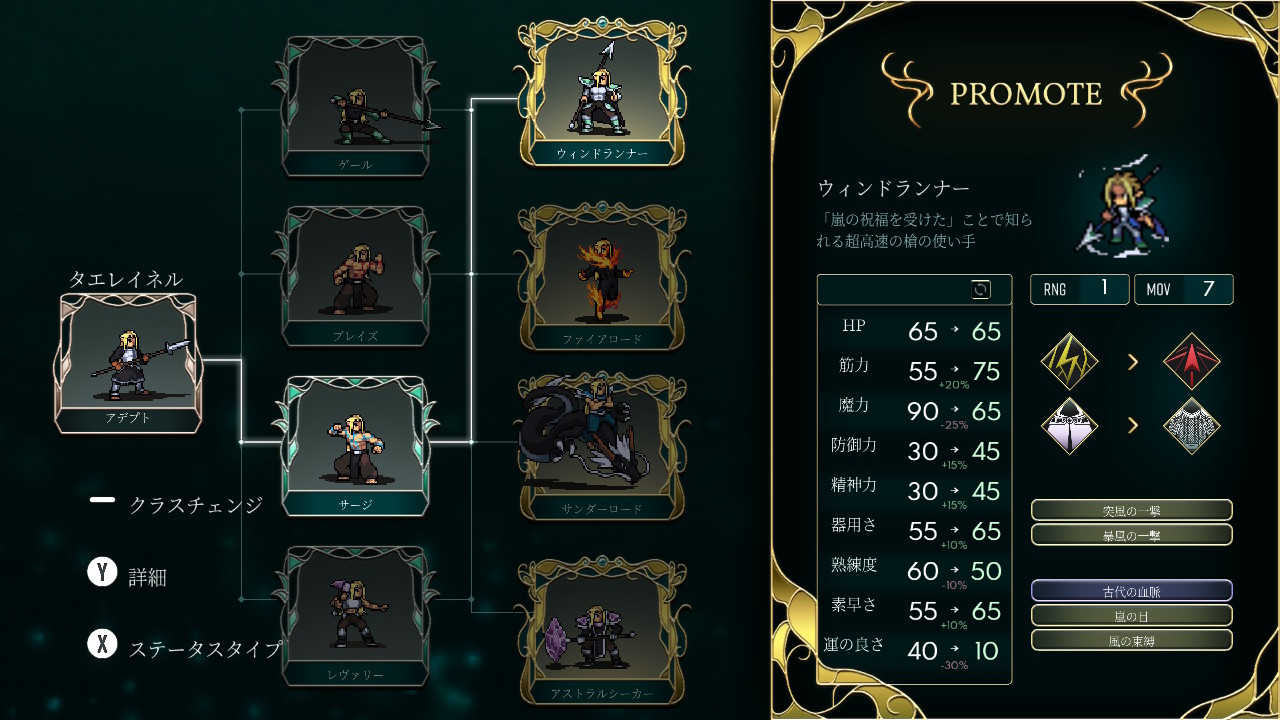This screenshot has width=1280, height=720.
Task: Show the 突風の一撃 skill details
Action: (x=1131, y=510)
